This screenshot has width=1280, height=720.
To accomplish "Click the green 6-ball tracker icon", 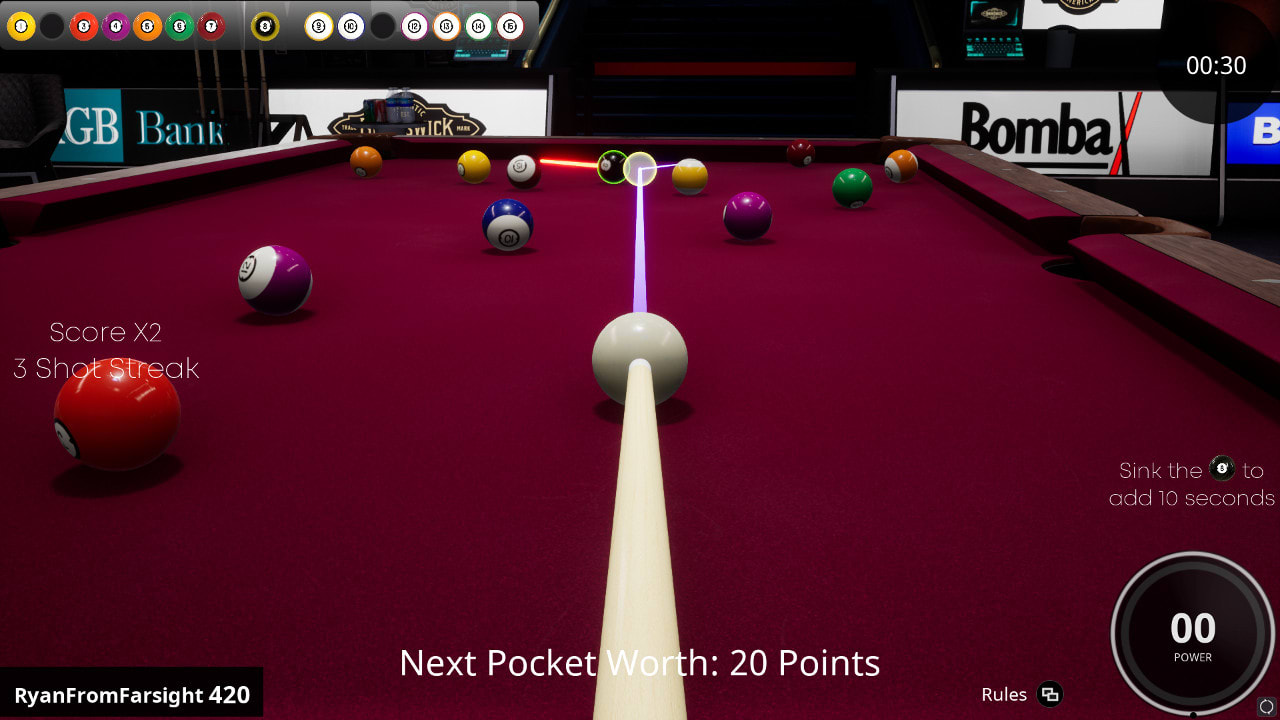I will click(179, 27).
